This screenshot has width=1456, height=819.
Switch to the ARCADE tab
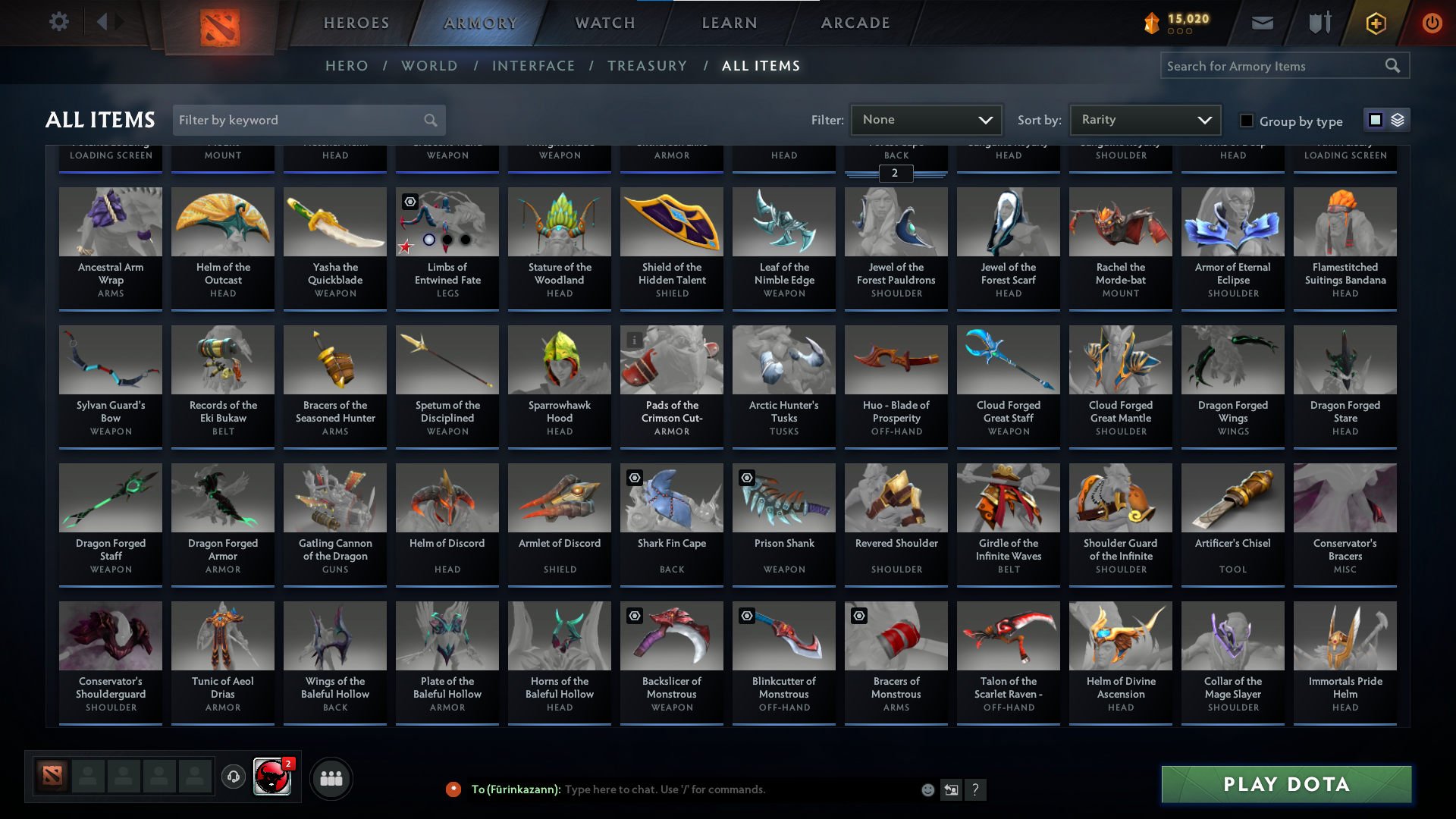tap(855, 23)
